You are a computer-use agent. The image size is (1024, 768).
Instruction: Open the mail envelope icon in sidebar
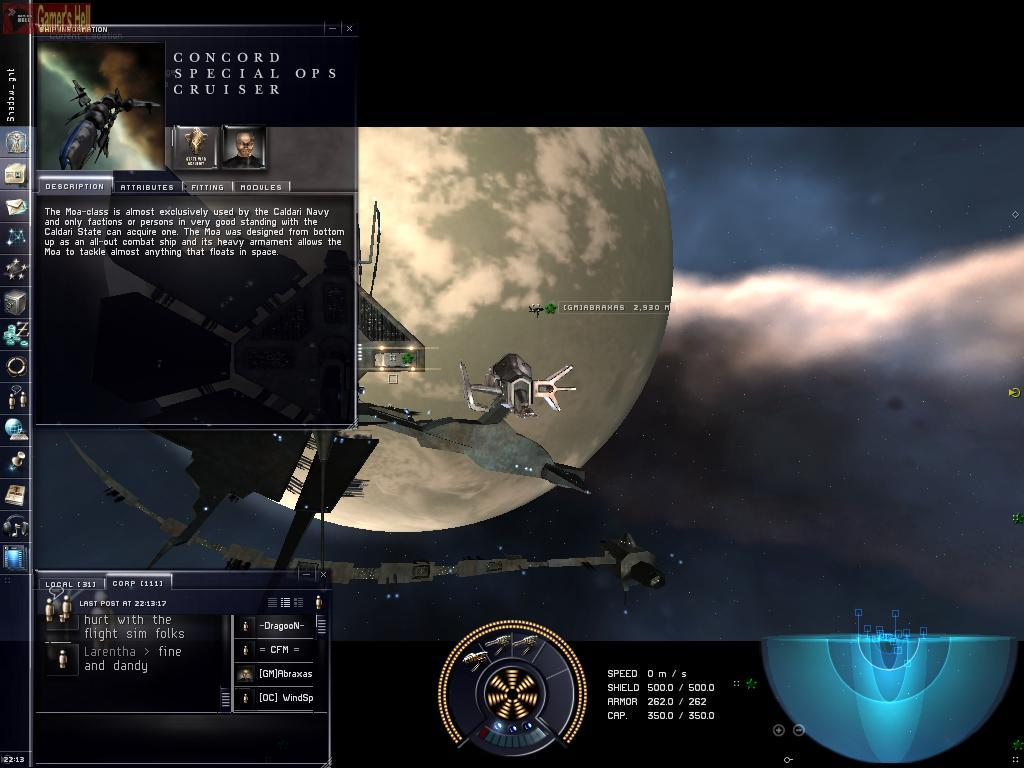click(16, 207)
